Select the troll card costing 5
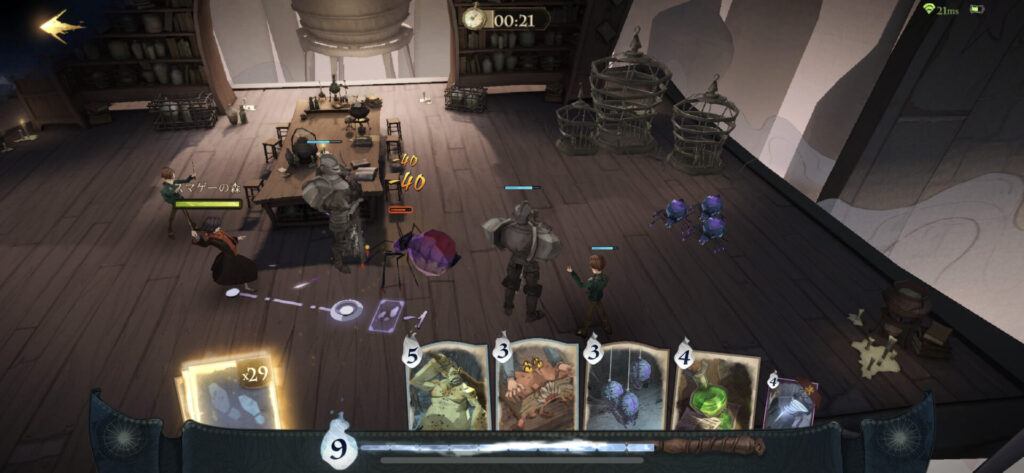Viewport: 1024px width, 473px height. click(447, 388)
